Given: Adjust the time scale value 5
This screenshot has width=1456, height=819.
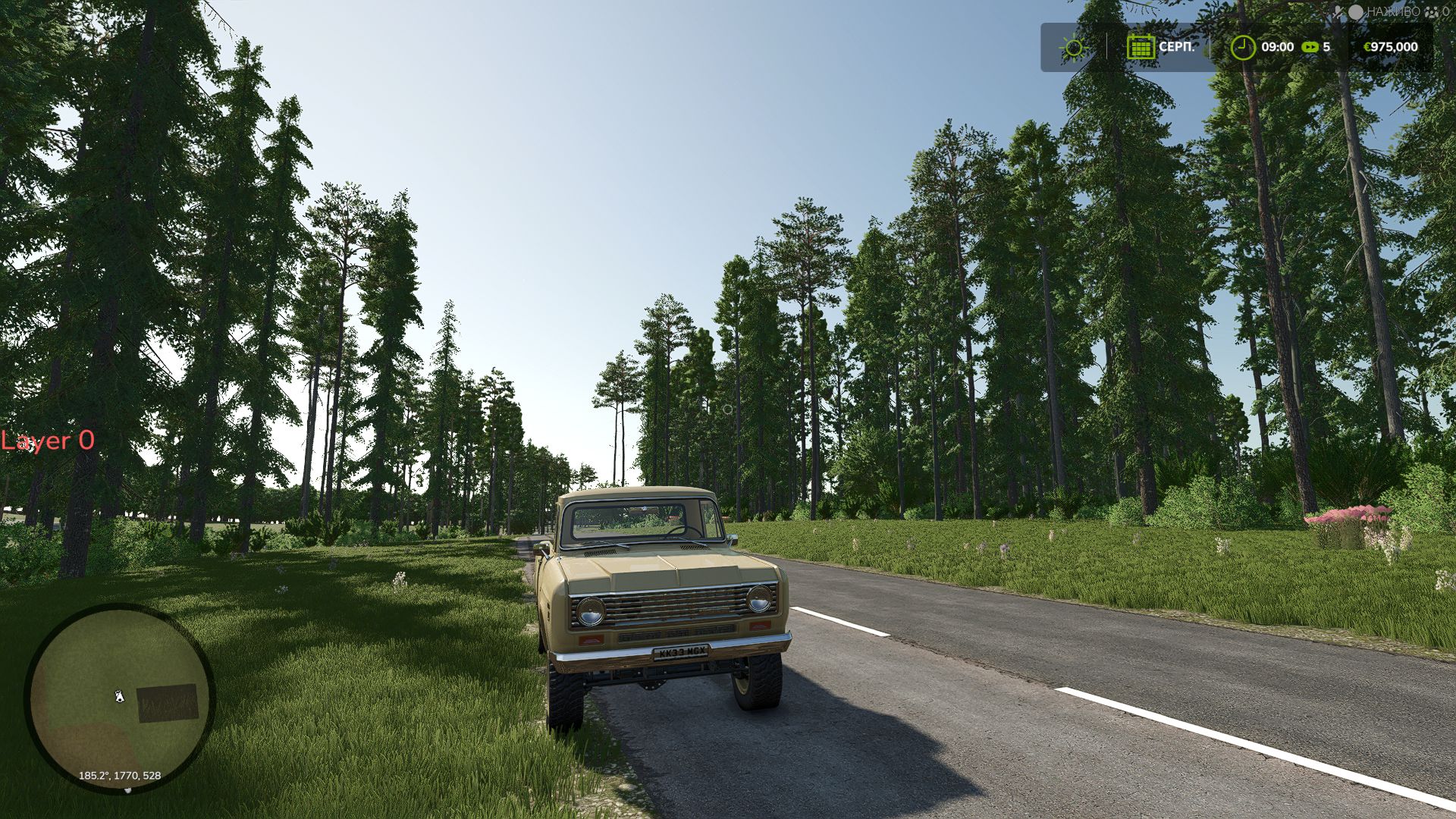Looking at the screenshot, I should (1326, 47).
